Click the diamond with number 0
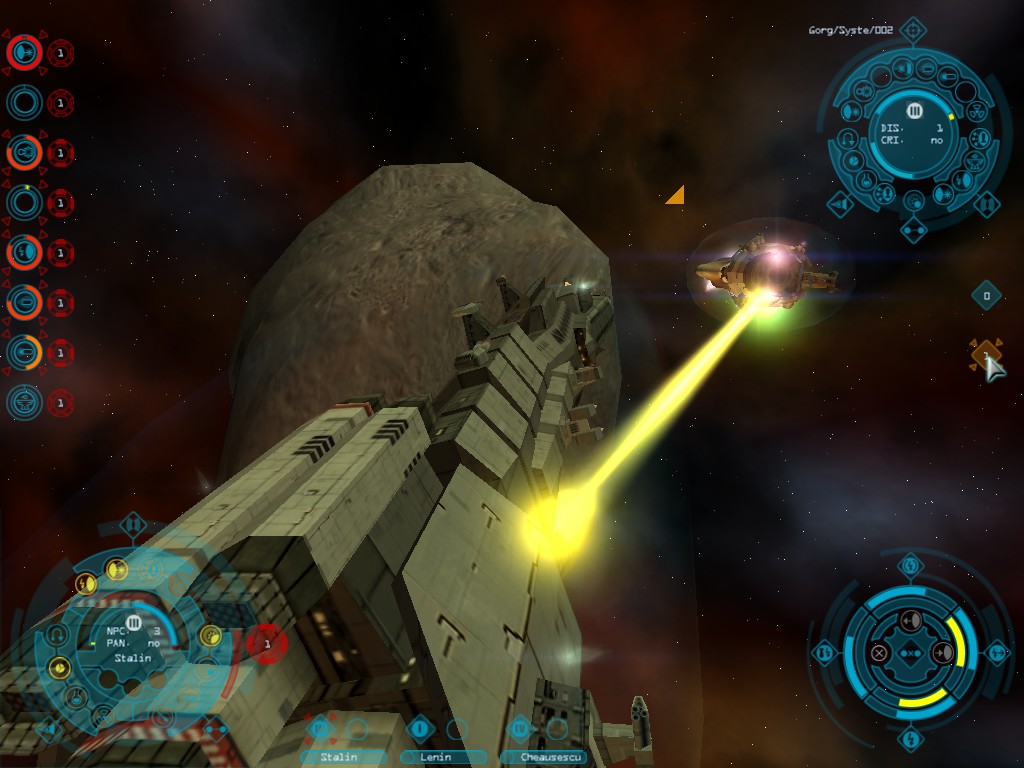Viewport: 1024px width, 768px height. (986, 295)
